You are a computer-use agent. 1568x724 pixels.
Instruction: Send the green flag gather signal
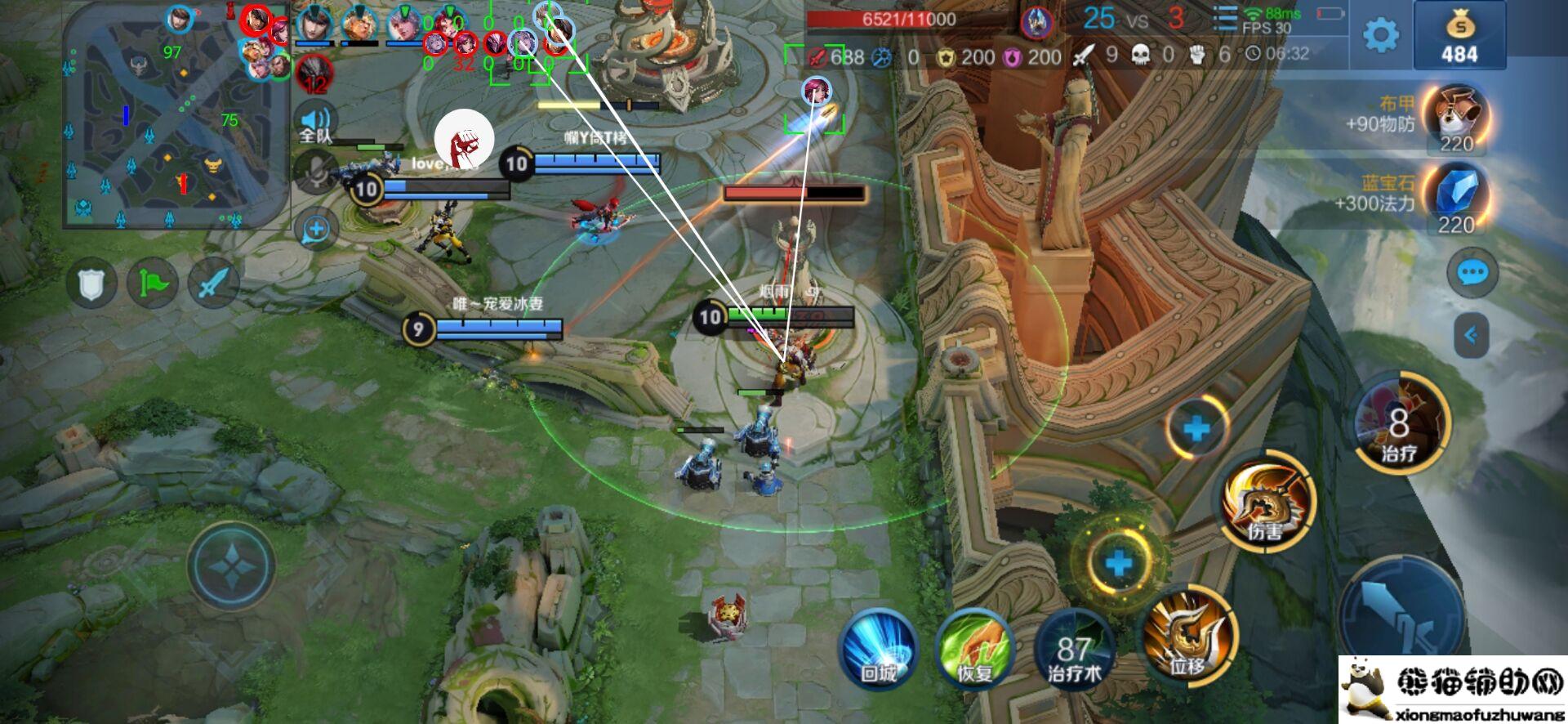153,284
